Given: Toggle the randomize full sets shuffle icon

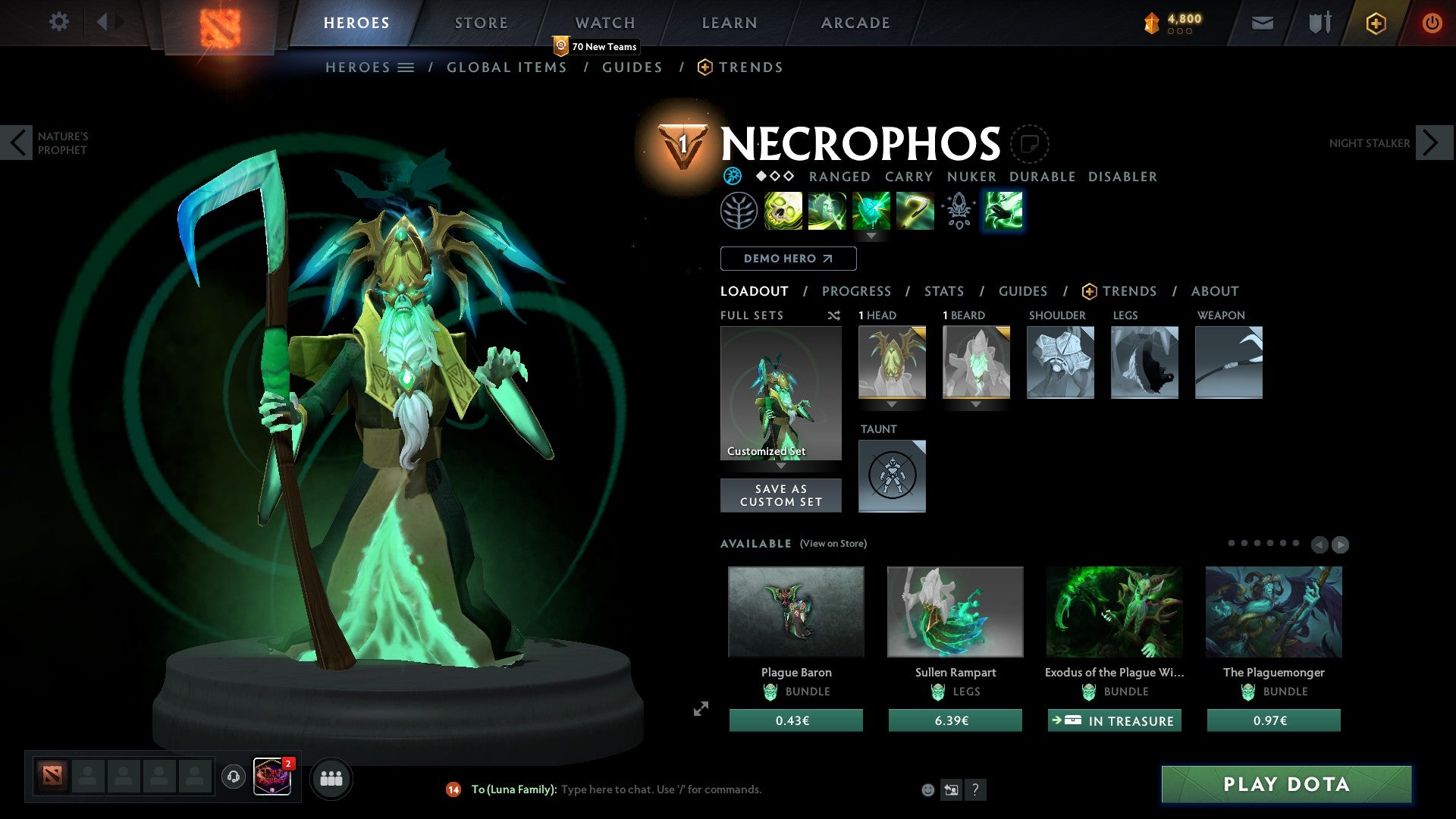Looking at the screenshot, I should (833, 315).
